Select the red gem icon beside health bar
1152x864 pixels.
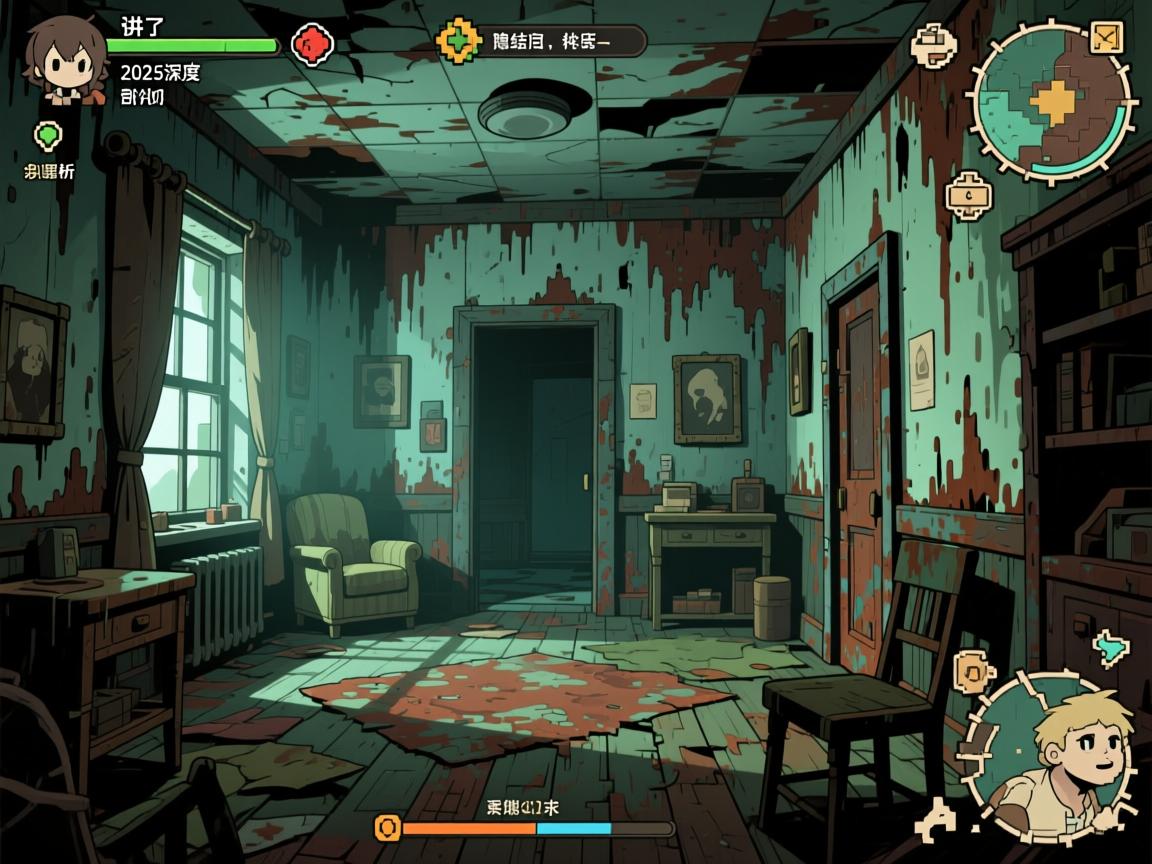[x=312, y=43]
